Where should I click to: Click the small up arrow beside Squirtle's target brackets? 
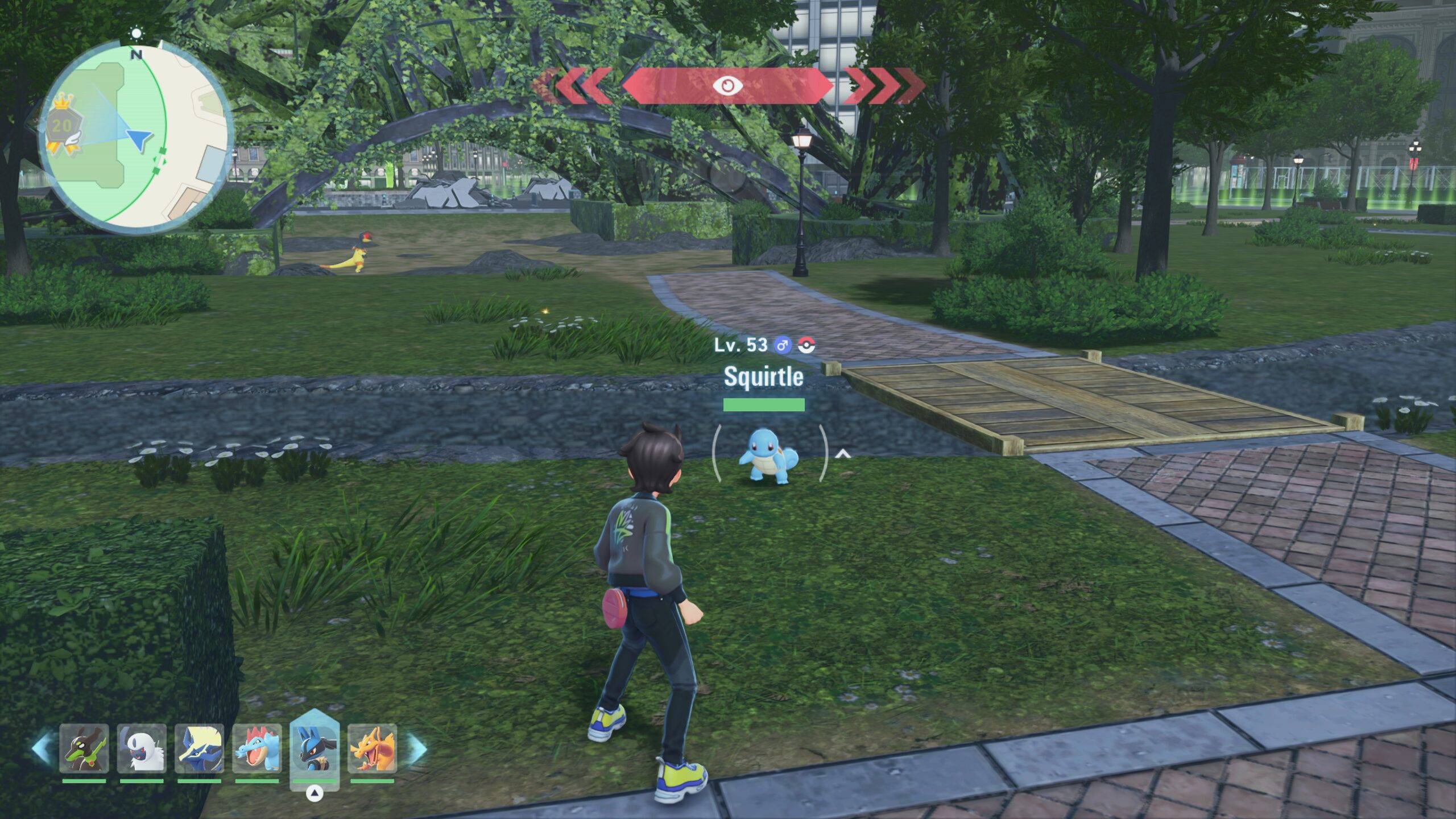(x=842, y=454)
